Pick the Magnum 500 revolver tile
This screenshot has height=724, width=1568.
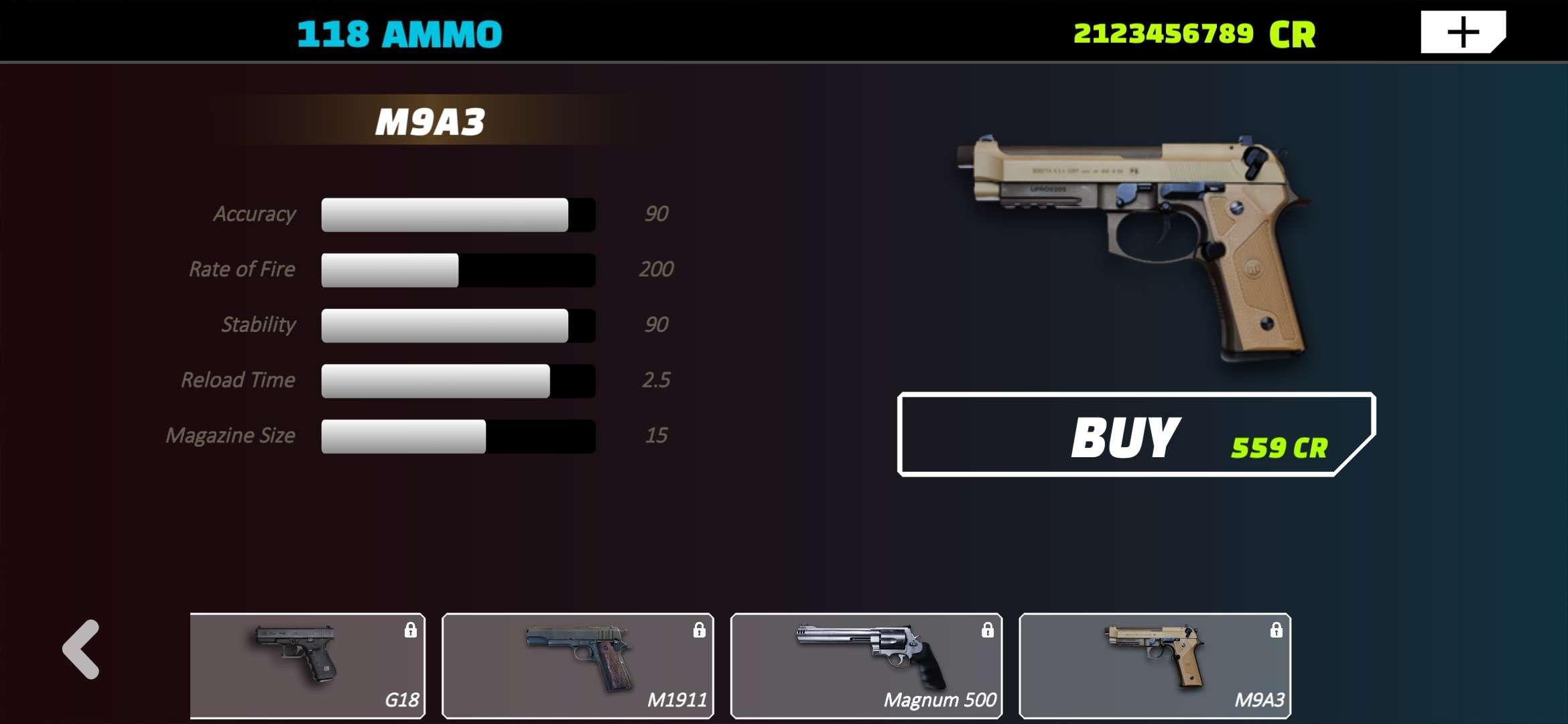866,665
